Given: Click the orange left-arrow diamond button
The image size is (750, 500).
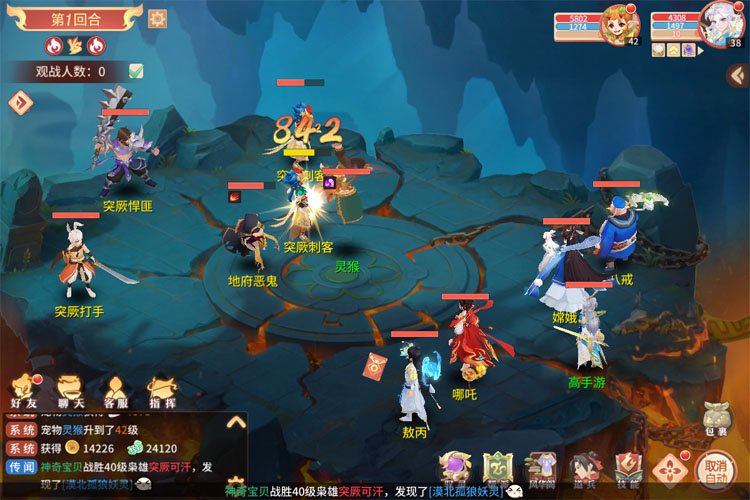Looking at the screenshot, I should click(20, 102).
